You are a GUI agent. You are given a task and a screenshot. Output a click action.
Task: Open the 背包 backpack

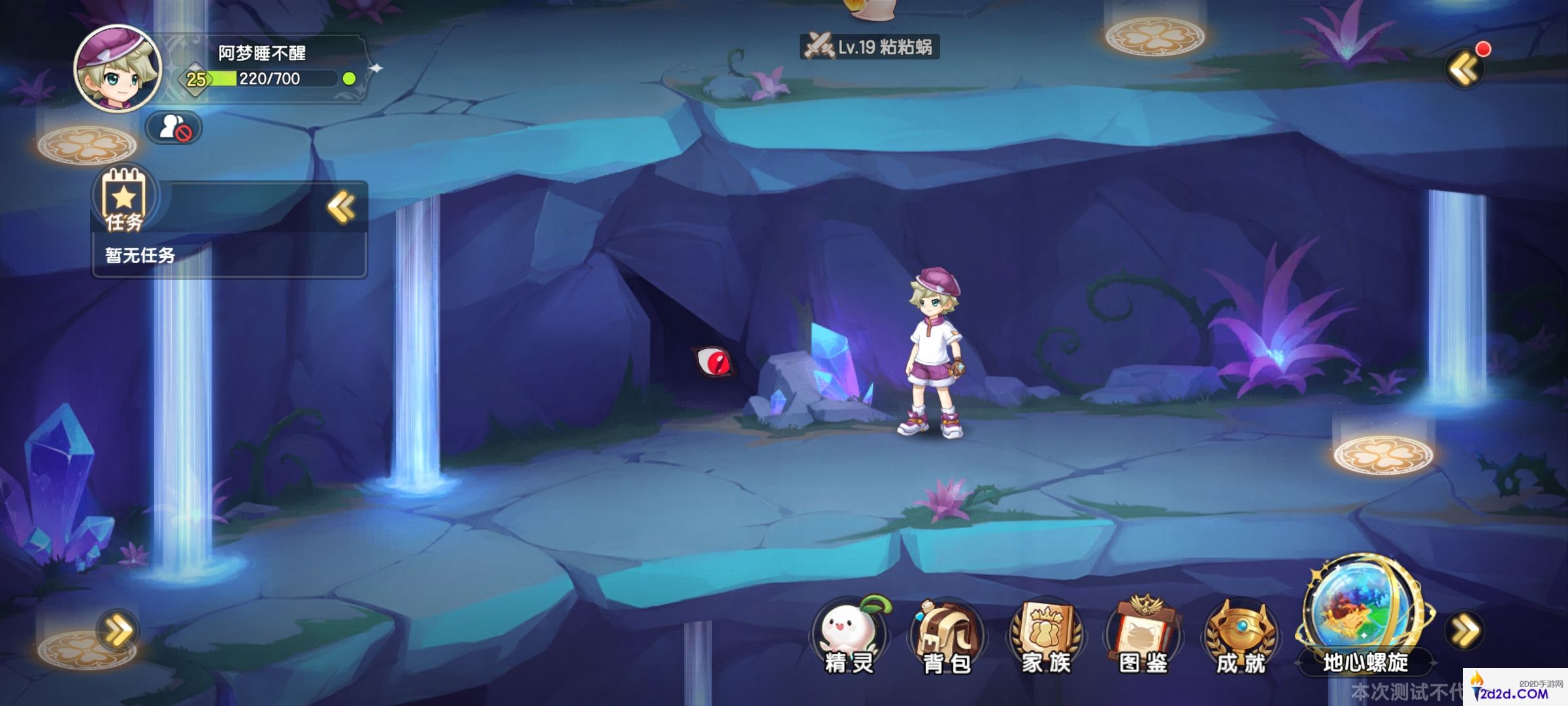tap(947, 635)
